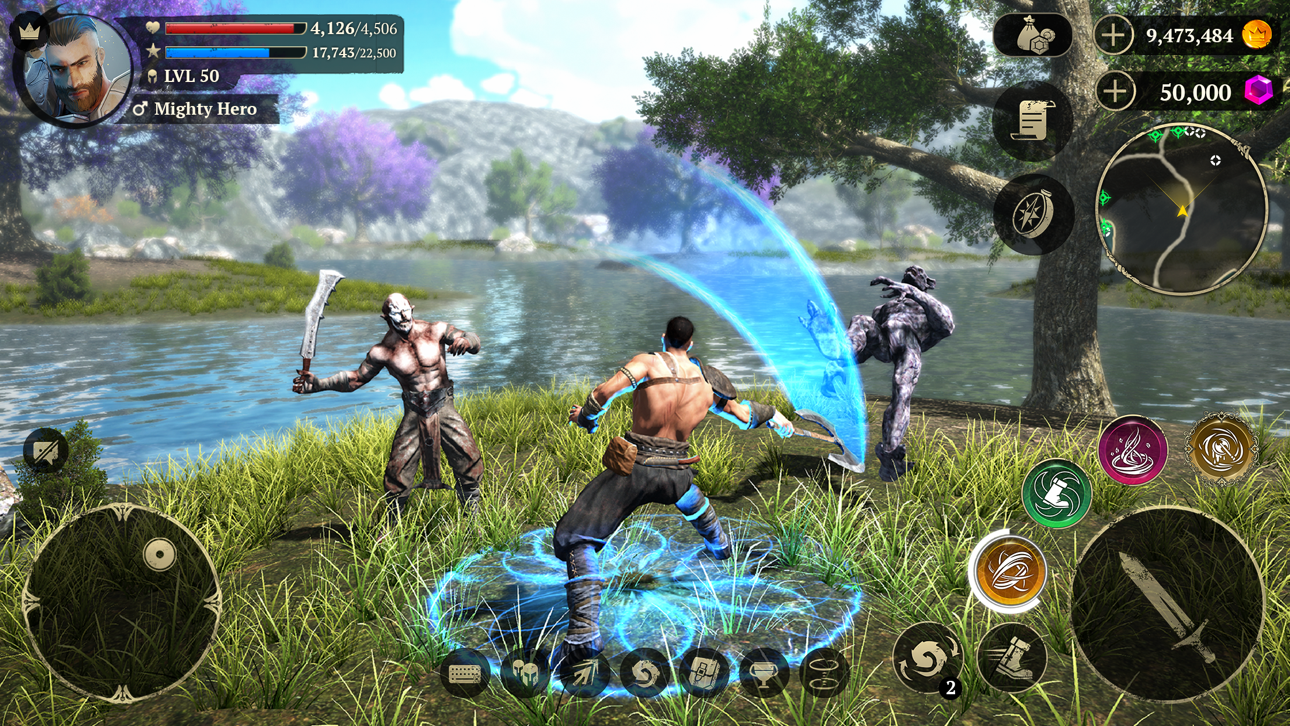
Task: Open the emote rings icon on the hotbar
Action: 826,673
